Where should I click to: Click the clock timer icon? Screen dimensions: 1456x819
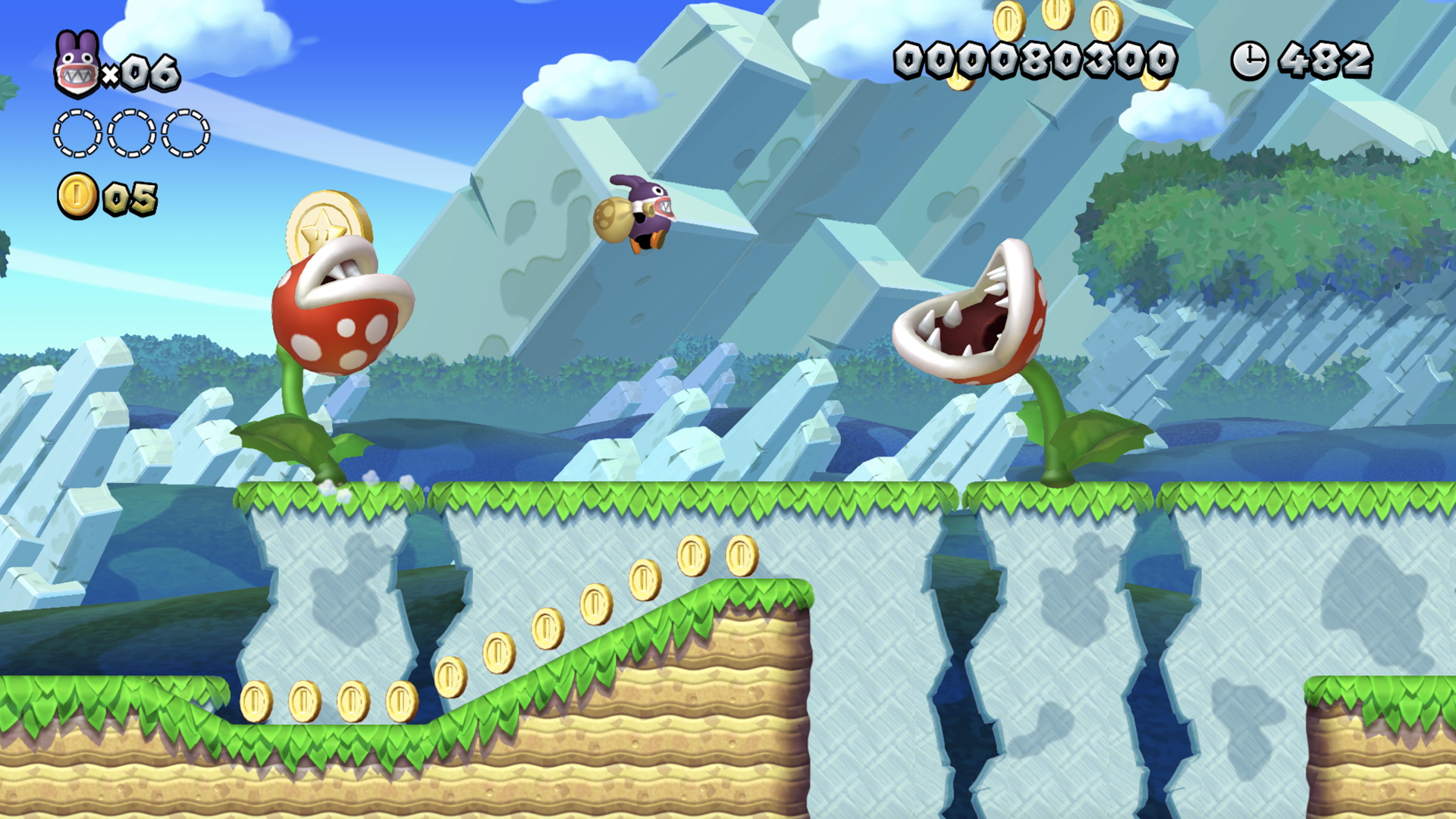(1251, 59)
